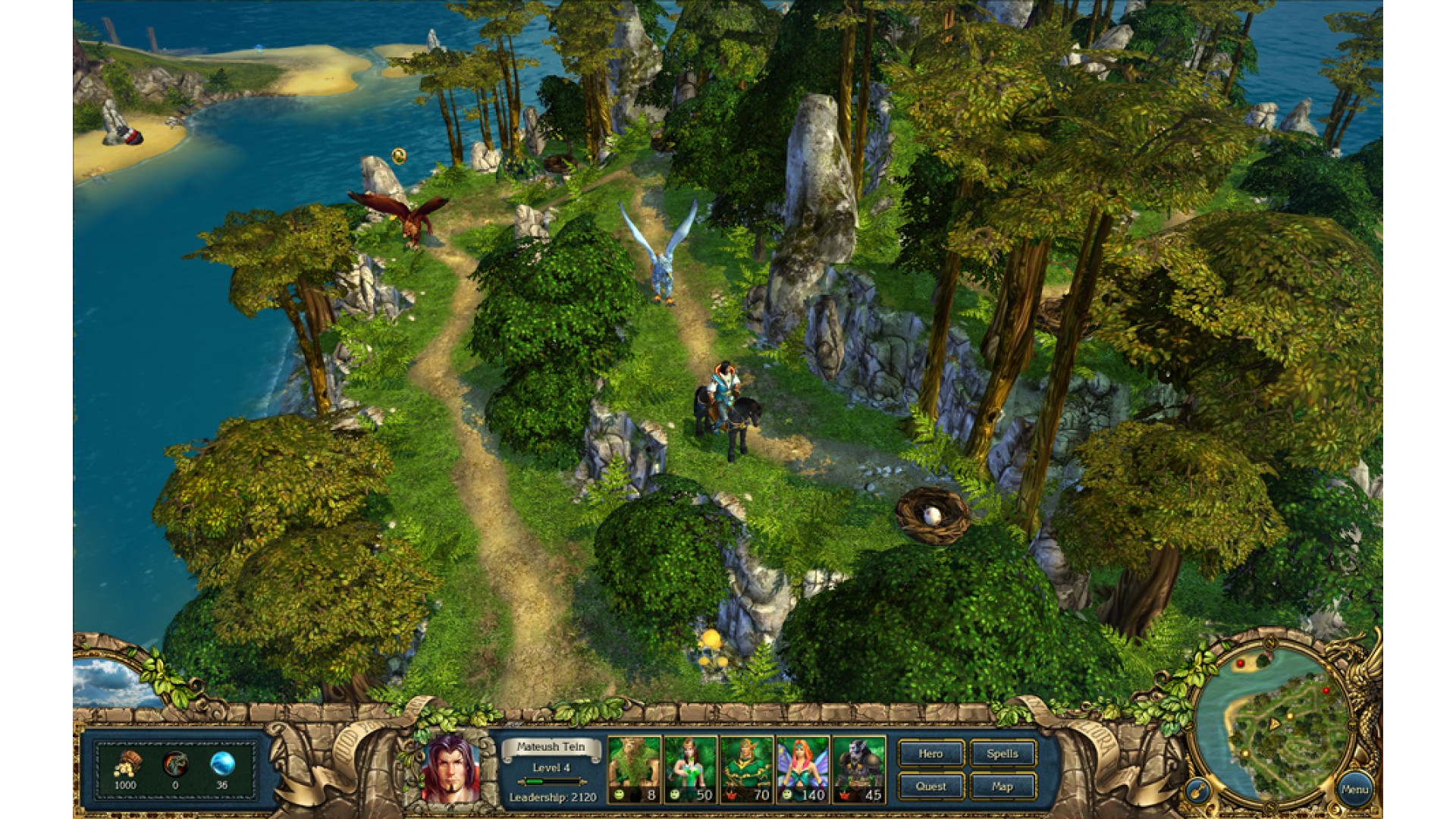1456x819 pixels.
Task: Select the elf archer troop with 70 units
Action: (746, 769)
